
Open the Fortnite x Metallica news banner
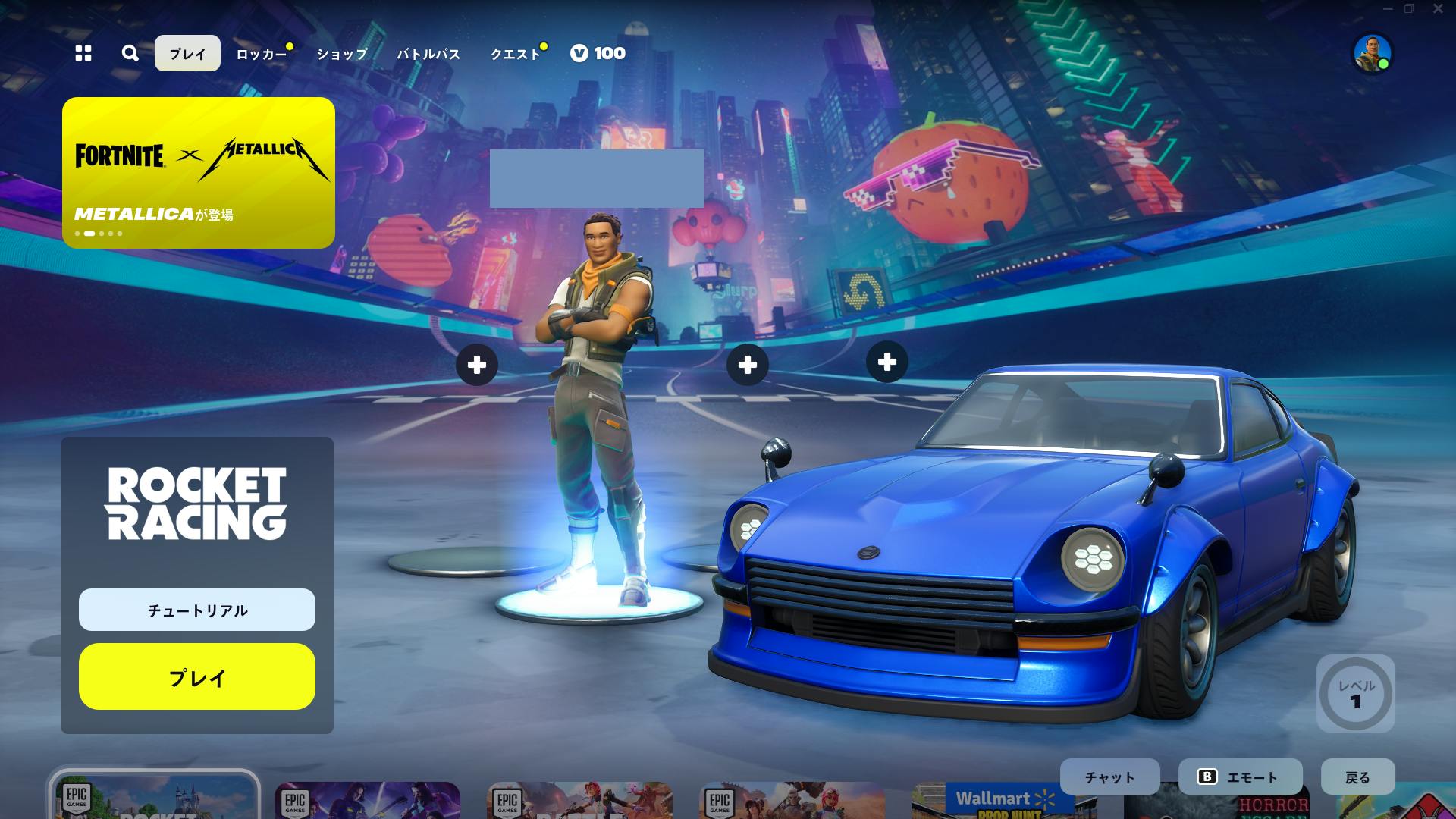click(199, 173)
